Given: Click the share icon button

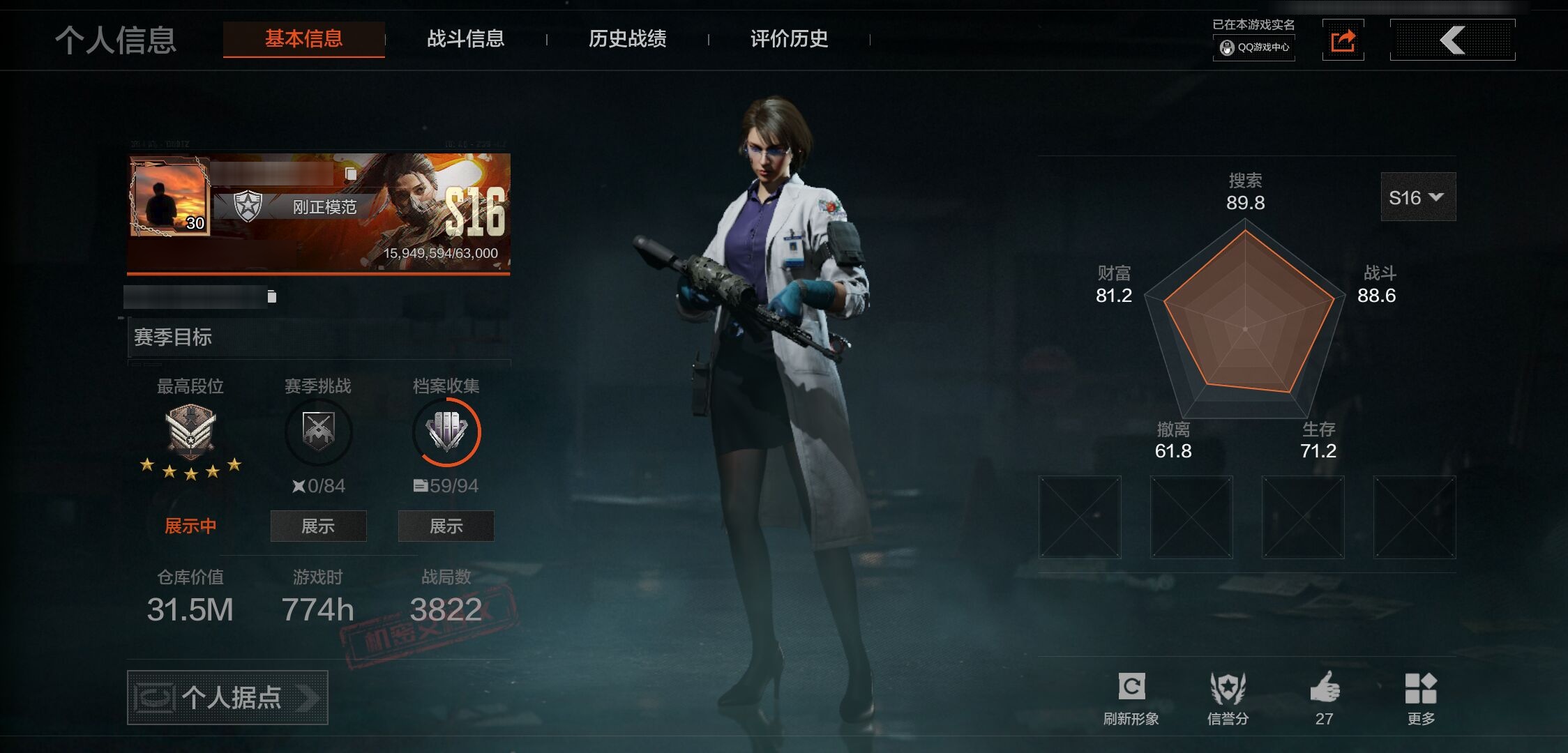Looking at the screenshot, I should (x=1343, y=40).
